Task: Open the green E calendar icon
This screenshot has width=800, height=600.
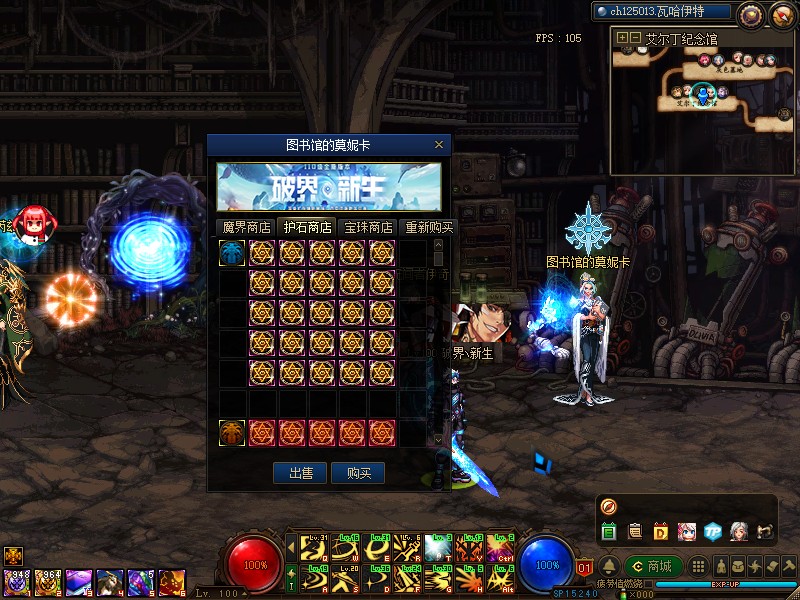Action: 609,531
